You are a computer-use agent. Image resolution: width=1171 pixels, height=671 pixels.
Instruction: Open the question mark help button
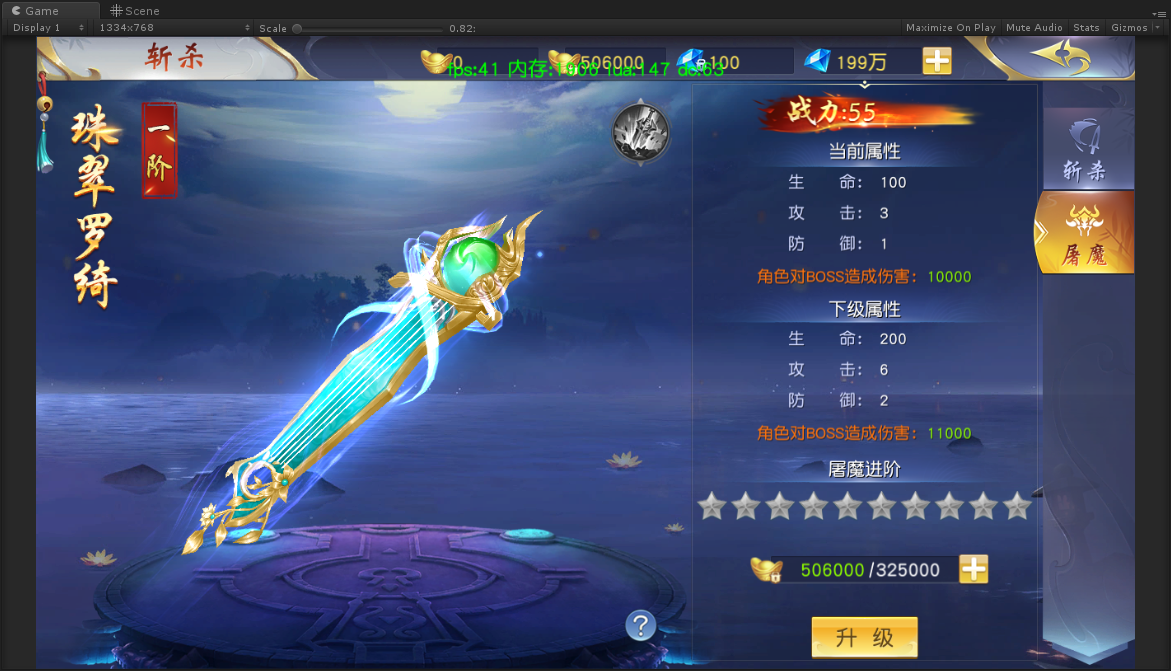pyautogui.click(x=640, y=625)
